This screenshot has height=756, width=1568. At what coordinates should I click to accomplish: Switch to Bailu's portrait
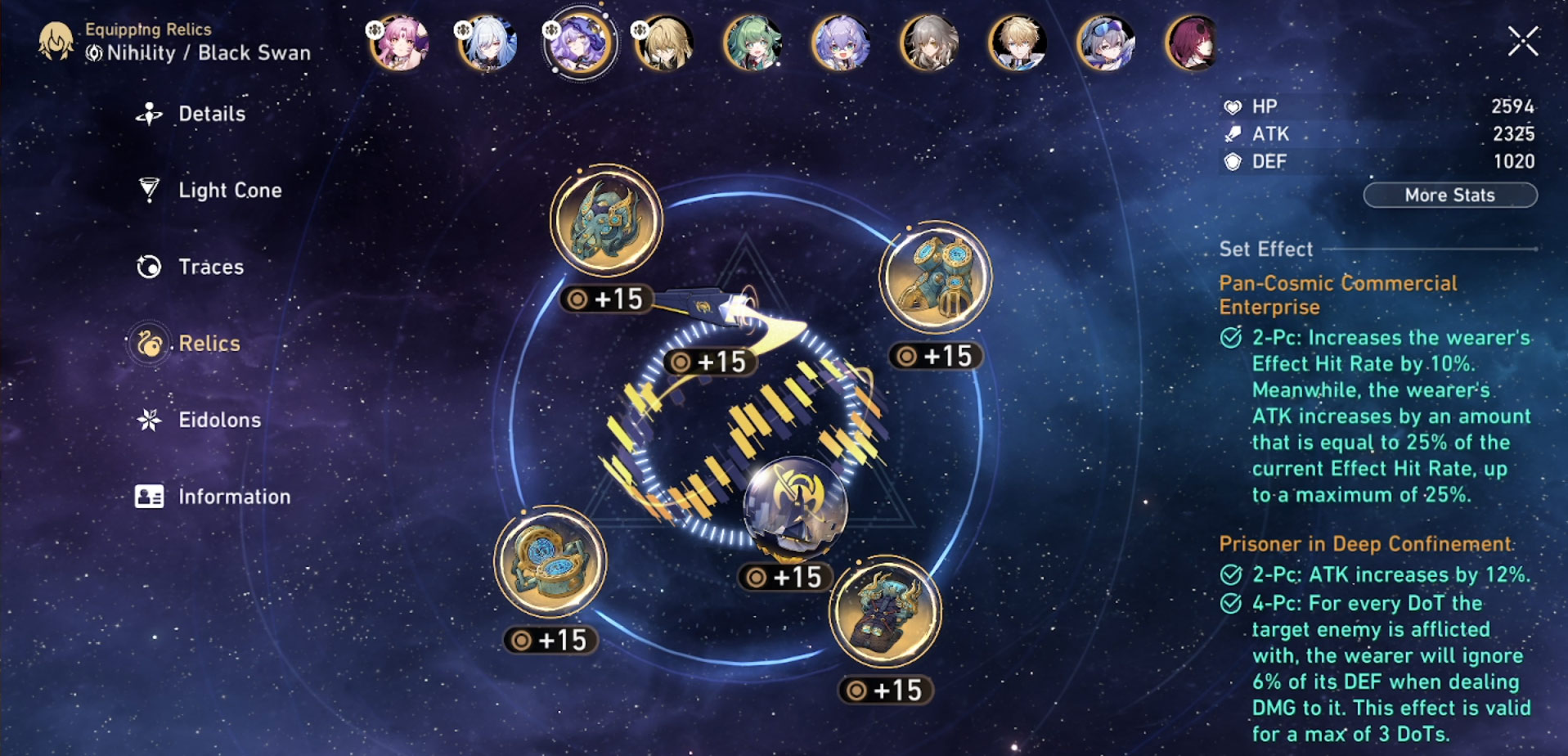pyautogui.click(x=841, y=43)
